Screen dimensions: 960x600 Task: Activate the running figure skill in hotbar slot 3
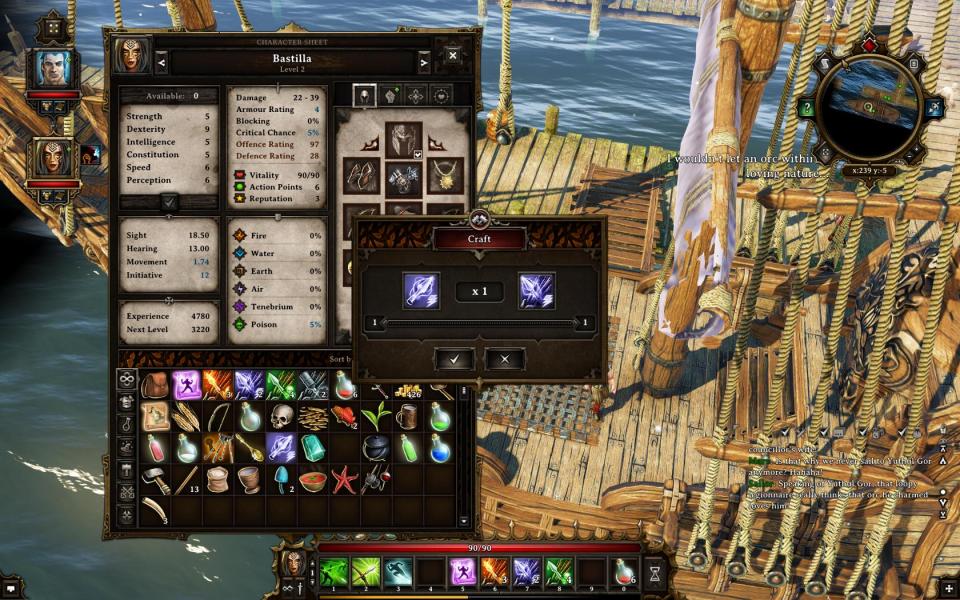point(398,572)
